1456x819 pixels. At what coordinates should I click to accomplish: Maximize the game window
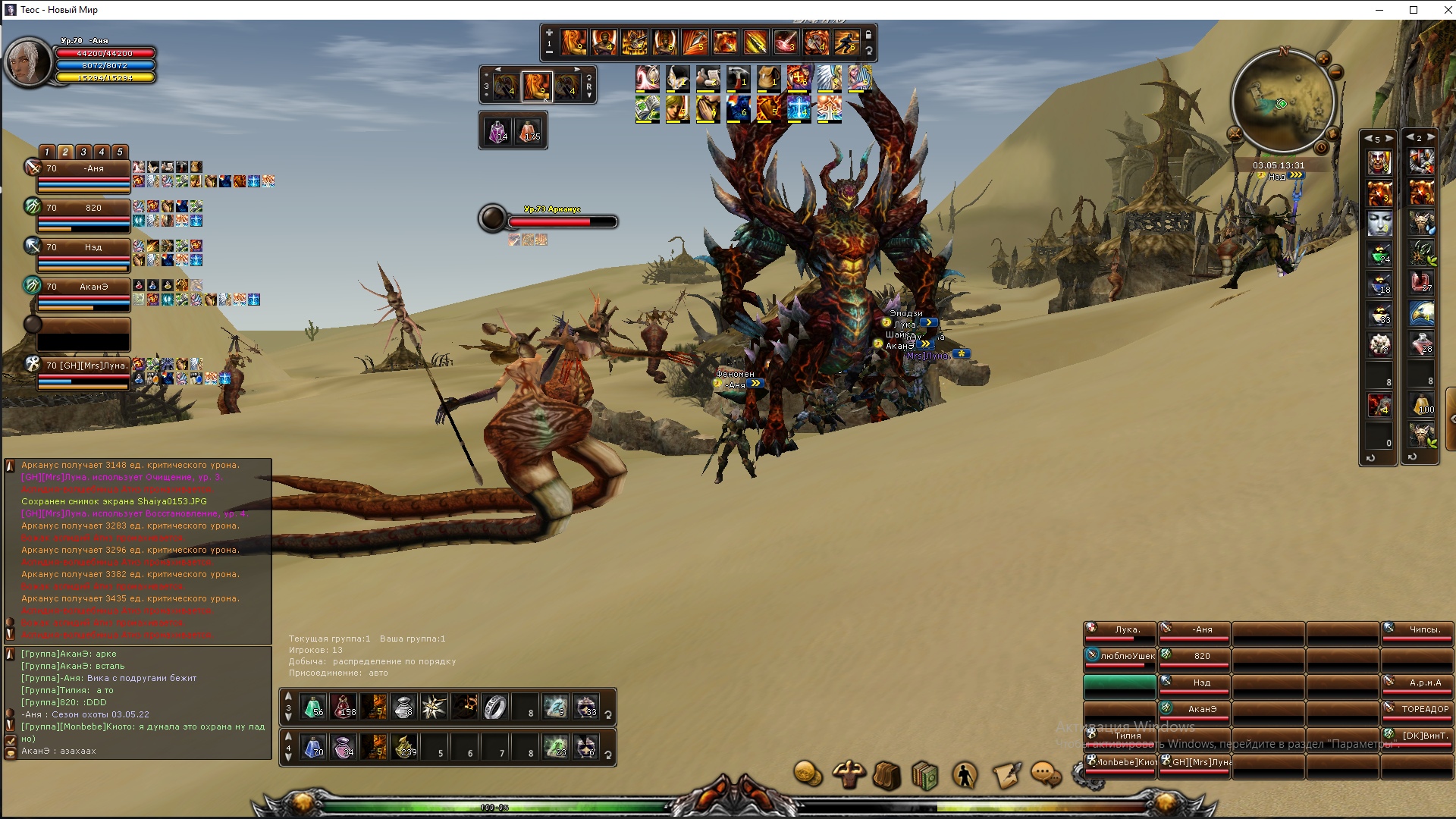(x=1414, y=10)
